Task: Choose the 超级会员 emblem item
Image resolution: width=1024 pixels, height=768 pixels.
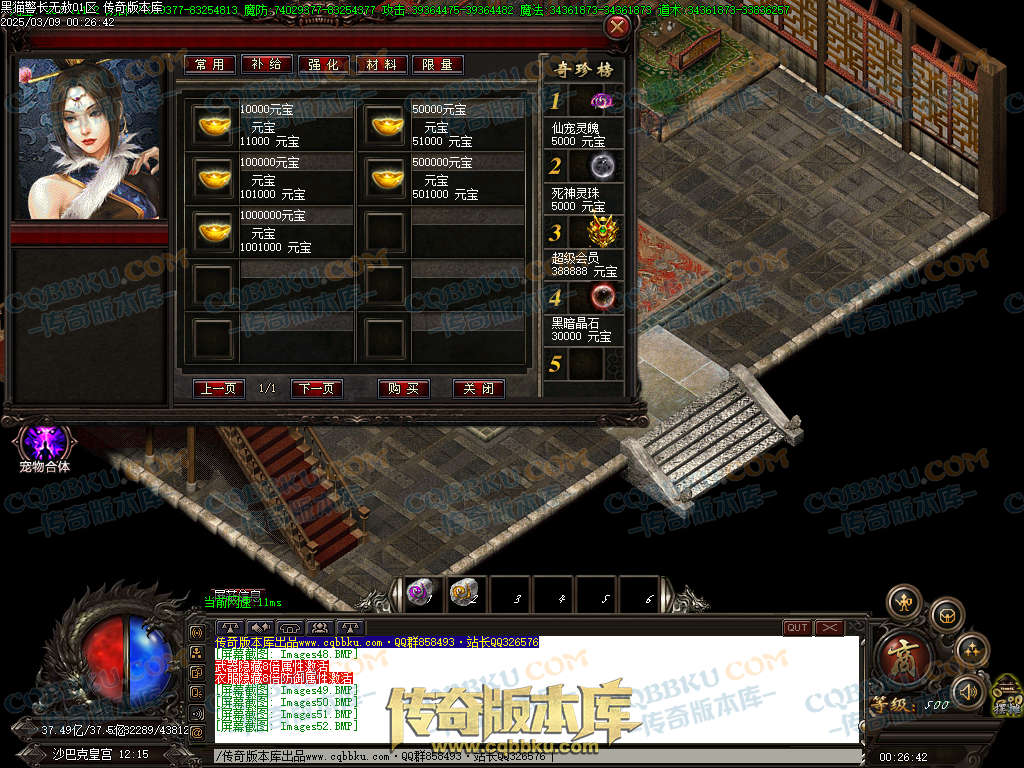Action: pyautogui.click(x=600, y=231)
